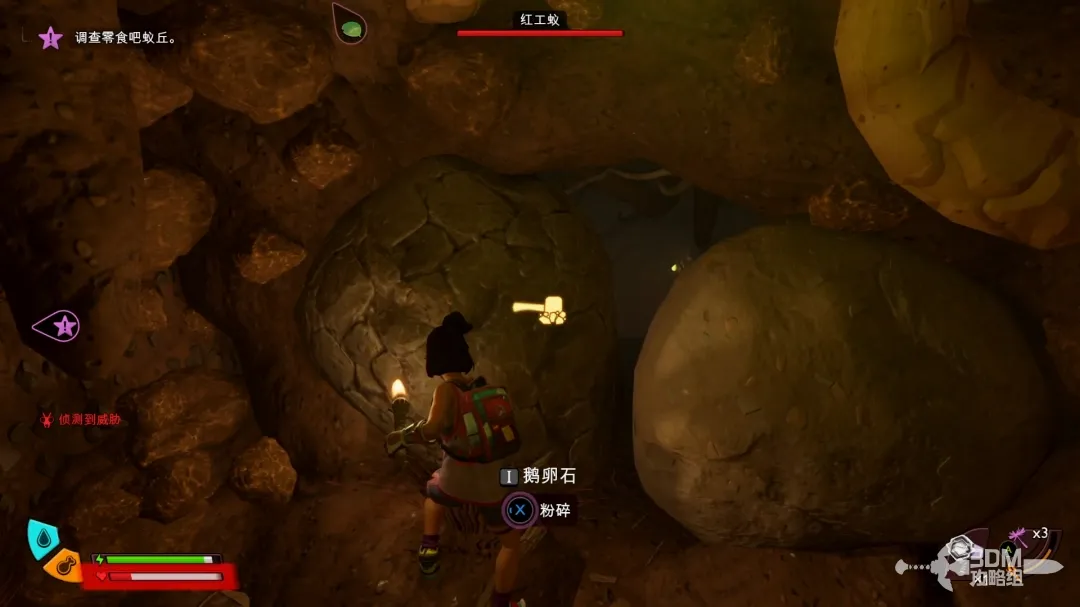Select the green leaf marker at the top
The image size is (1080, 607).
[350, 25]
